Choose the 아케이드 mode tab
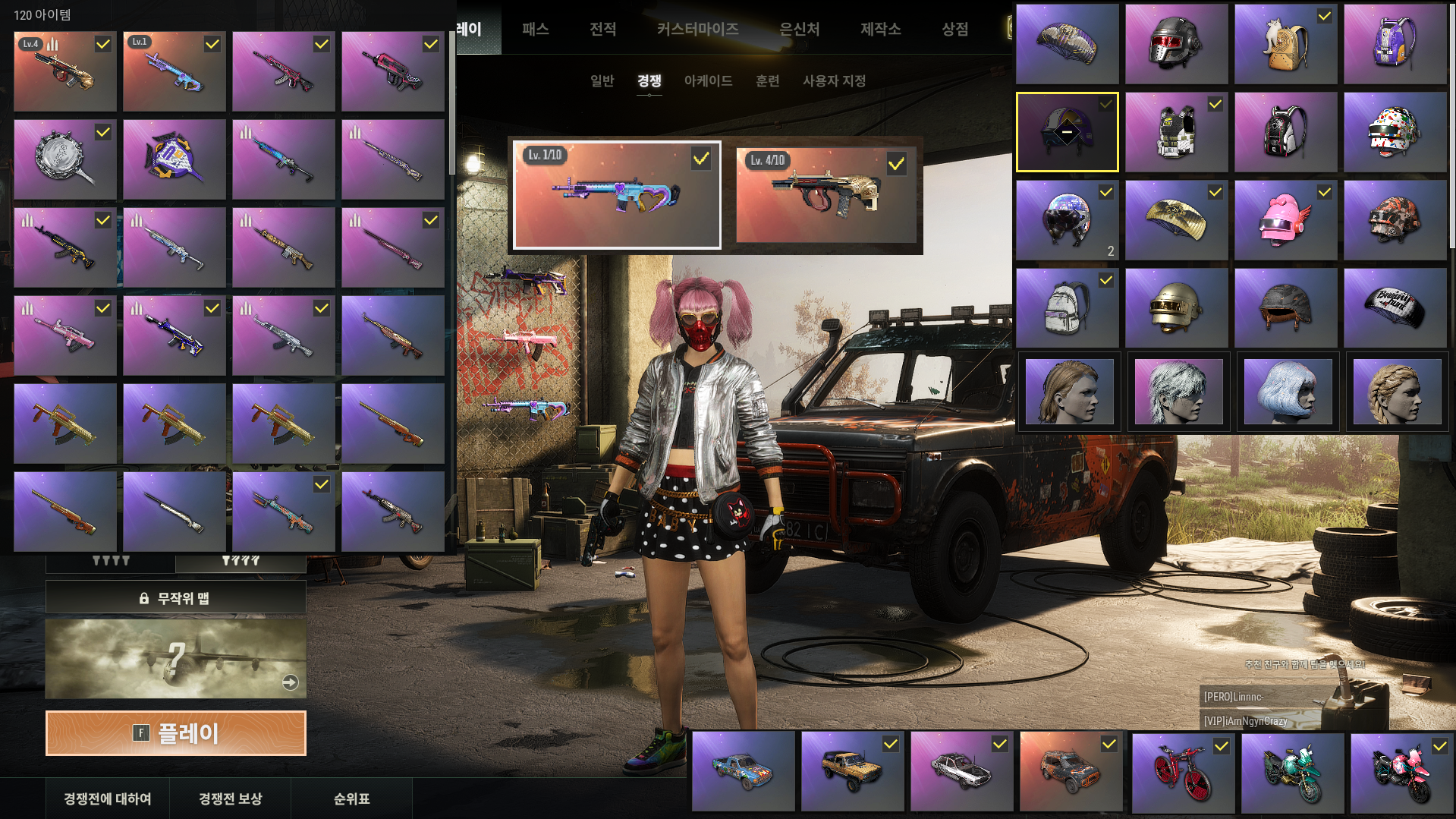The width and height of the screenshot is (1456, 819). point(708,80)
